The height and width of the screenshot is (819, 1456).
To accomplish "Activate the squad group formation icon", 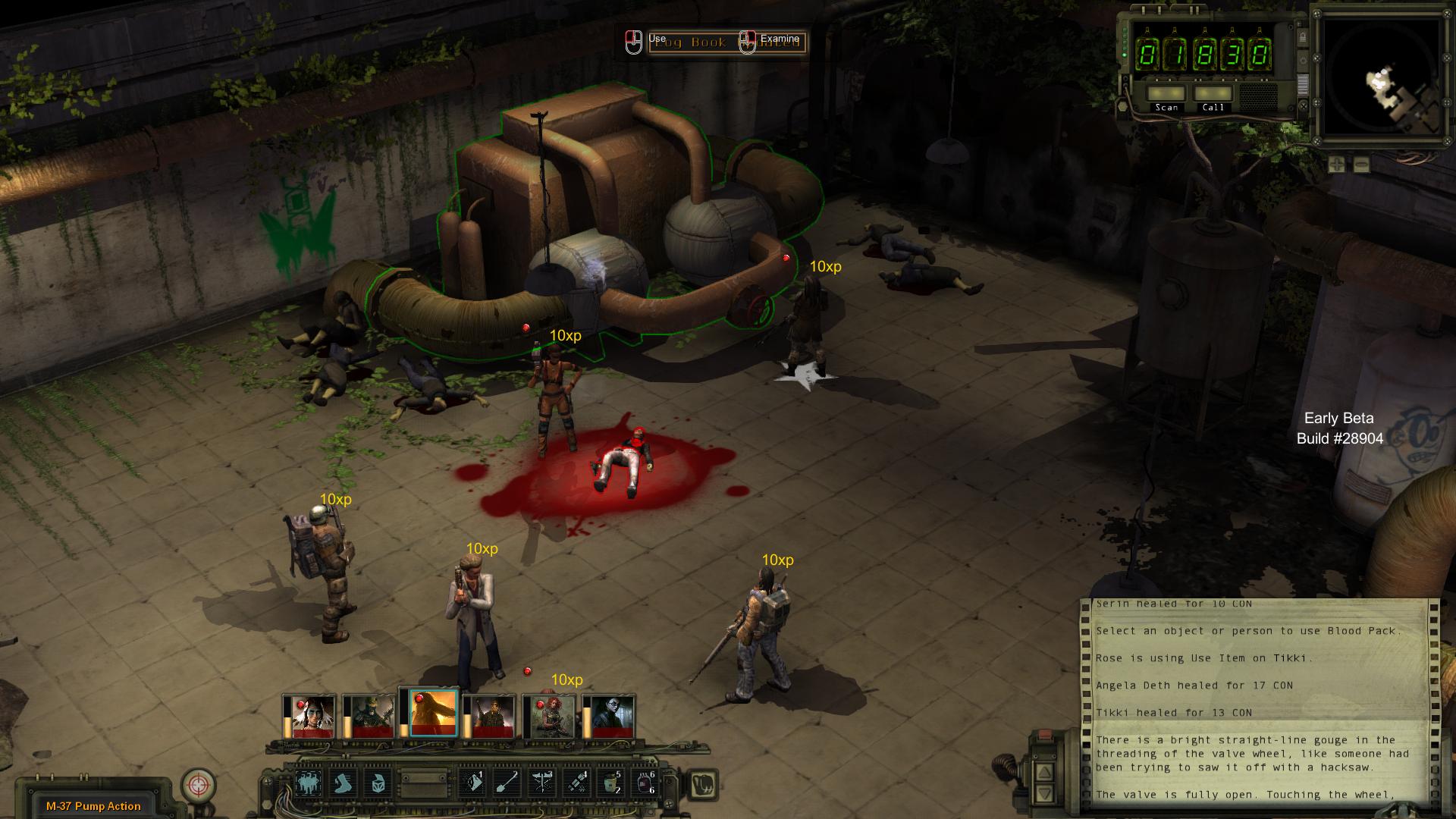I will [309, 783].
